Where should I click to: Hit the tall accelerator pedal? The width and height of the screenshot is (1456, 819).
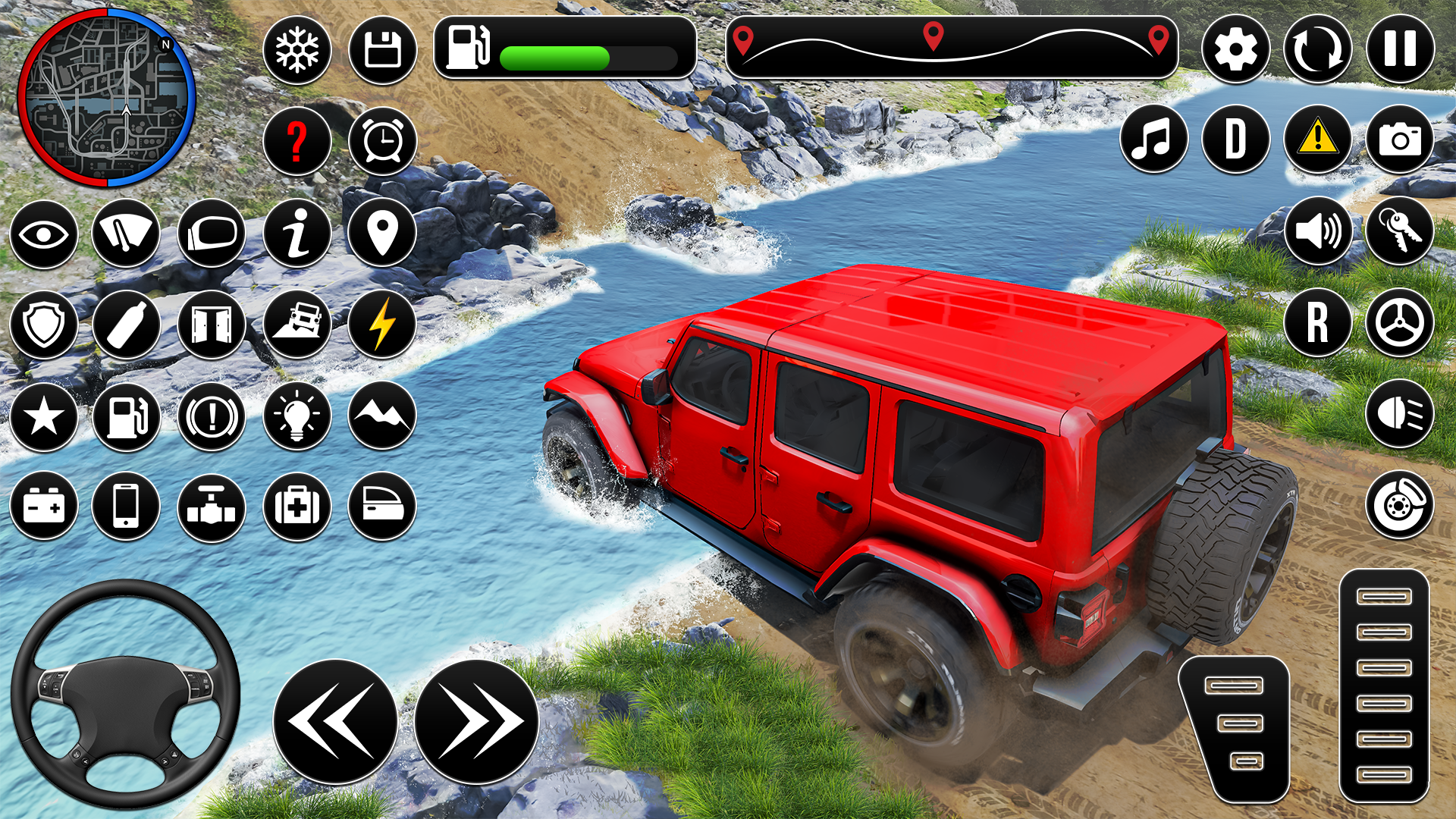[x=1384, y=686]
